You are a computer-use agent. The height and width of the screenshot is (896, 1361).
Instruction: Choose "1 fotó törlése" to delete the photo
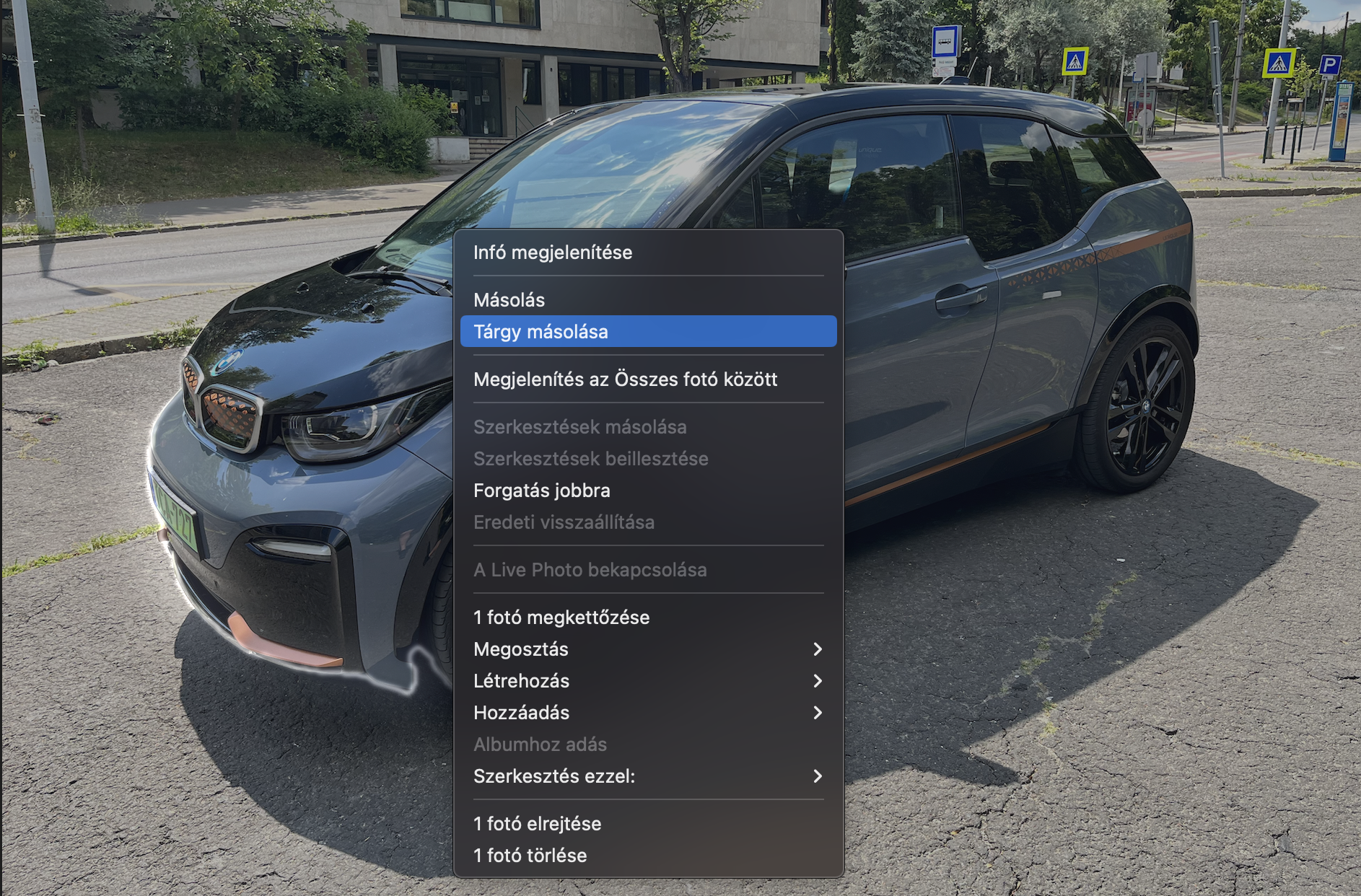(x=530, y=856)
